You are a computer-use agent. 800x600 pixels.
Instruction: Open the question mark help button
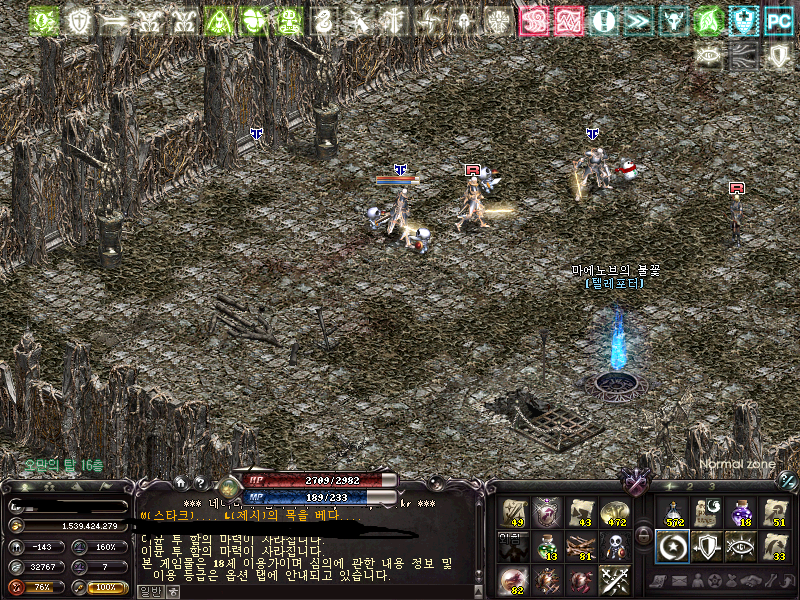[199, 481]
